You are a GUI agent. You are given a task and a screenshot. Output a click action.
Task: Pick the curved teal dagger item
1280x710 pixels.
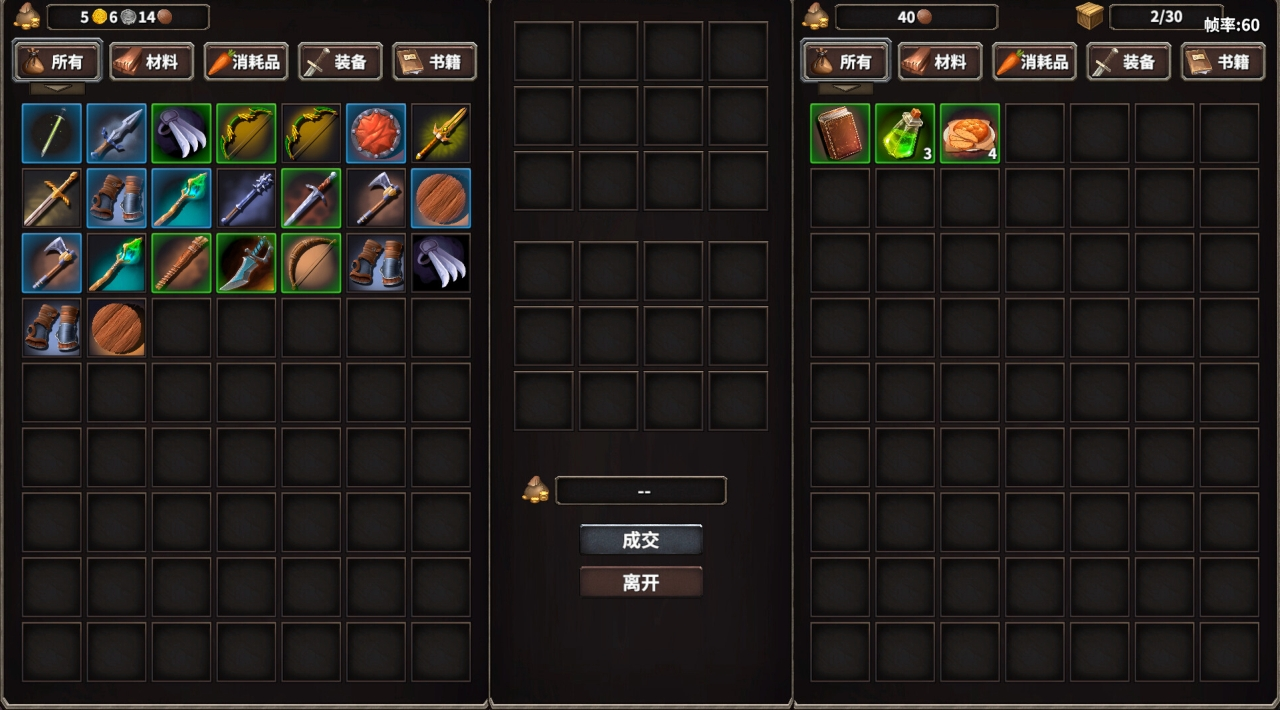[246, 263]
